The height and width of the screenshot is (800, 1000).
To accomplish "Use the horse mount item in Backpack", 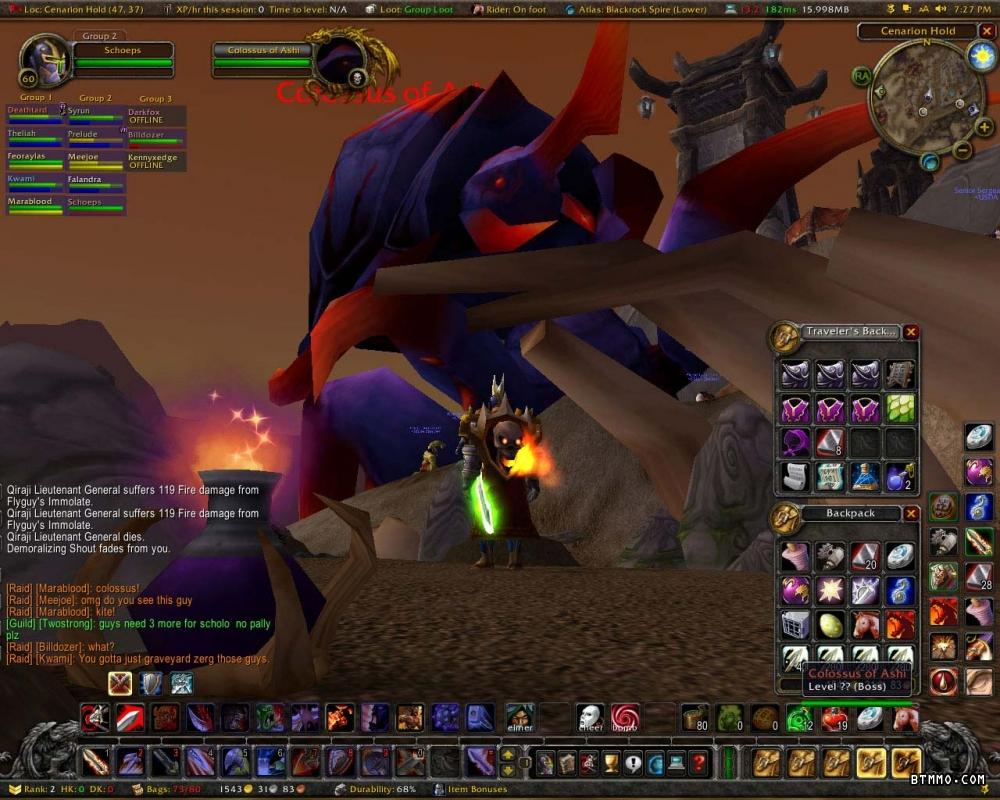I will pyautogui.click(x=865, y=625).
